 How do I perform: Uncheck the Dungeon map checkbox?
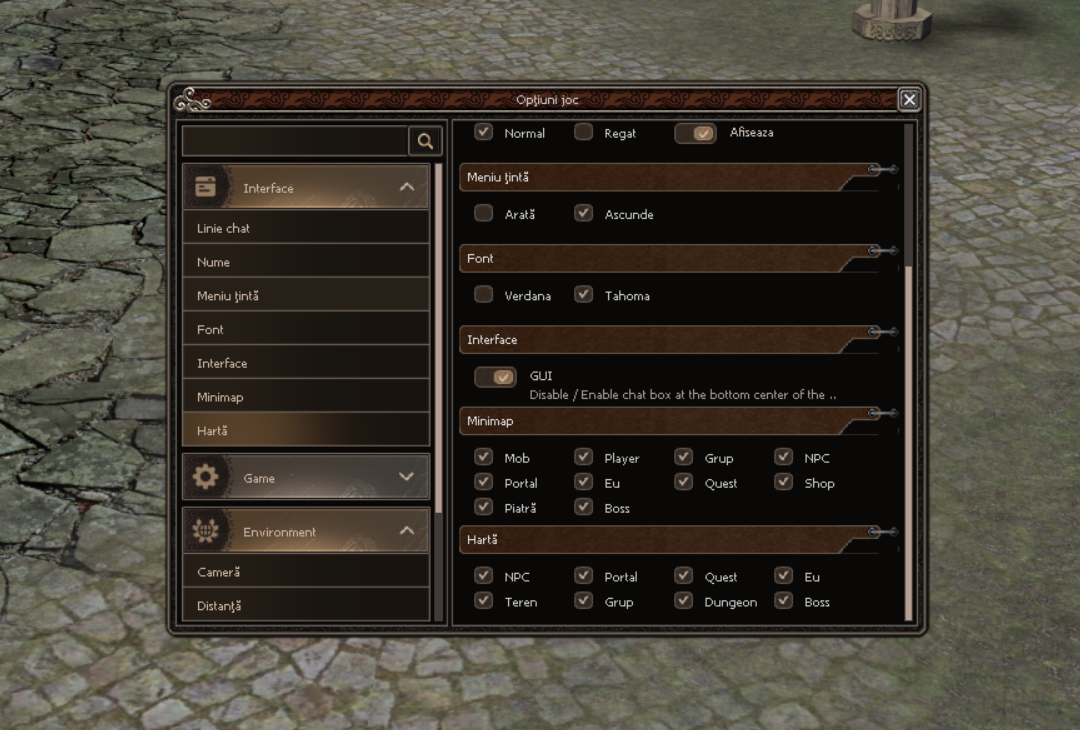[x=684, y=601]
